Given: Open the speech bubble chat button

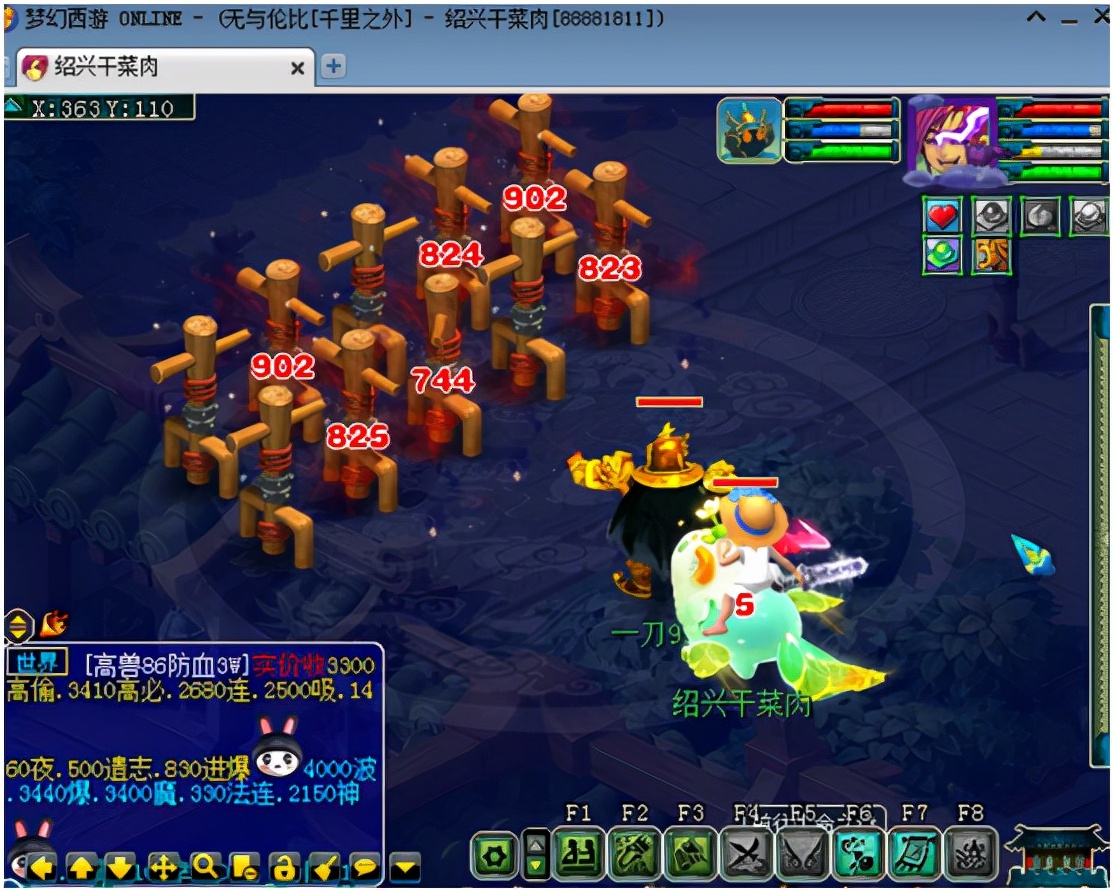Looking at the screenshot, I should 365,867.
